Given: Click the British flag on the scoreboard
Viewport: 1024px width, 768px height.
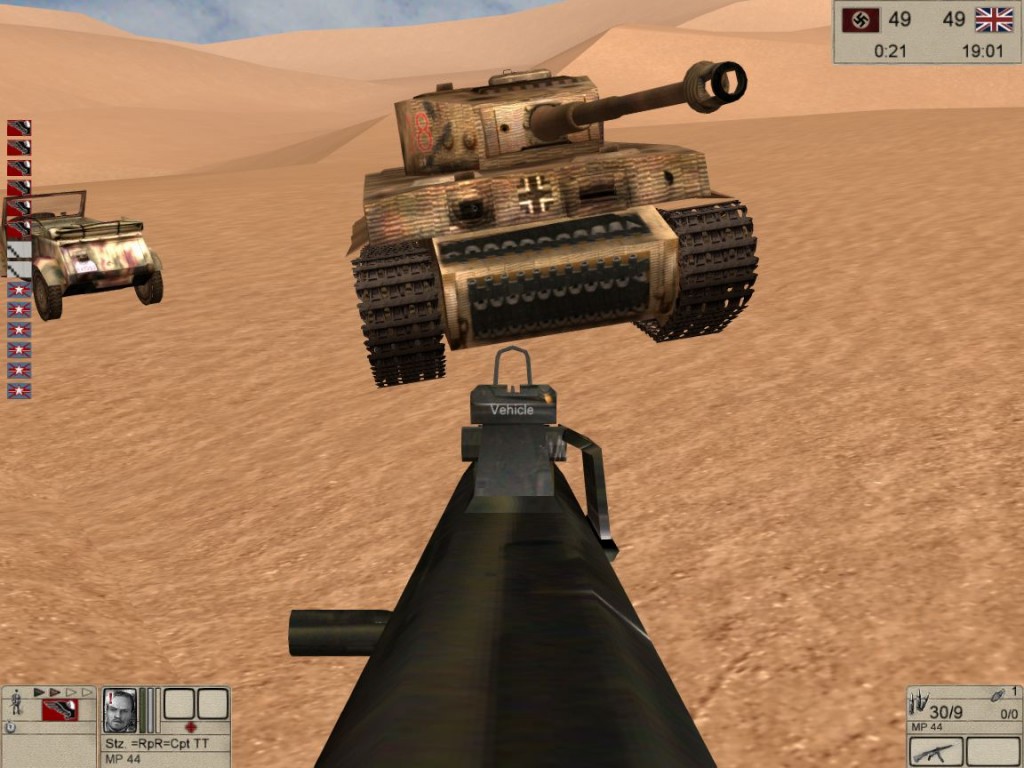Looking at the screenshot, I should [x=994, y=20].
